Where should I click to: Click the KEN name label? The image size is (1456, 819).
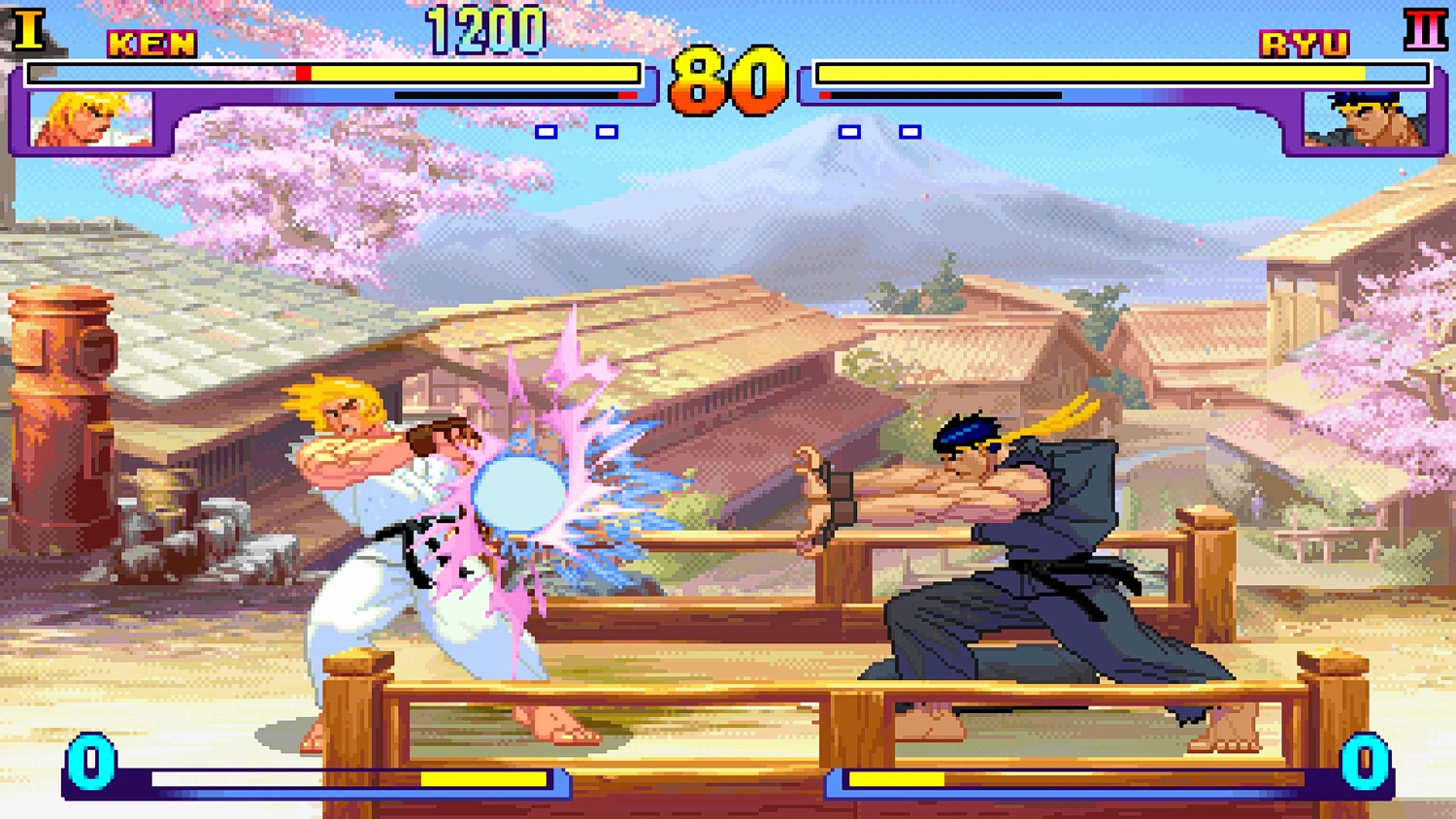(x=154, y=43)
